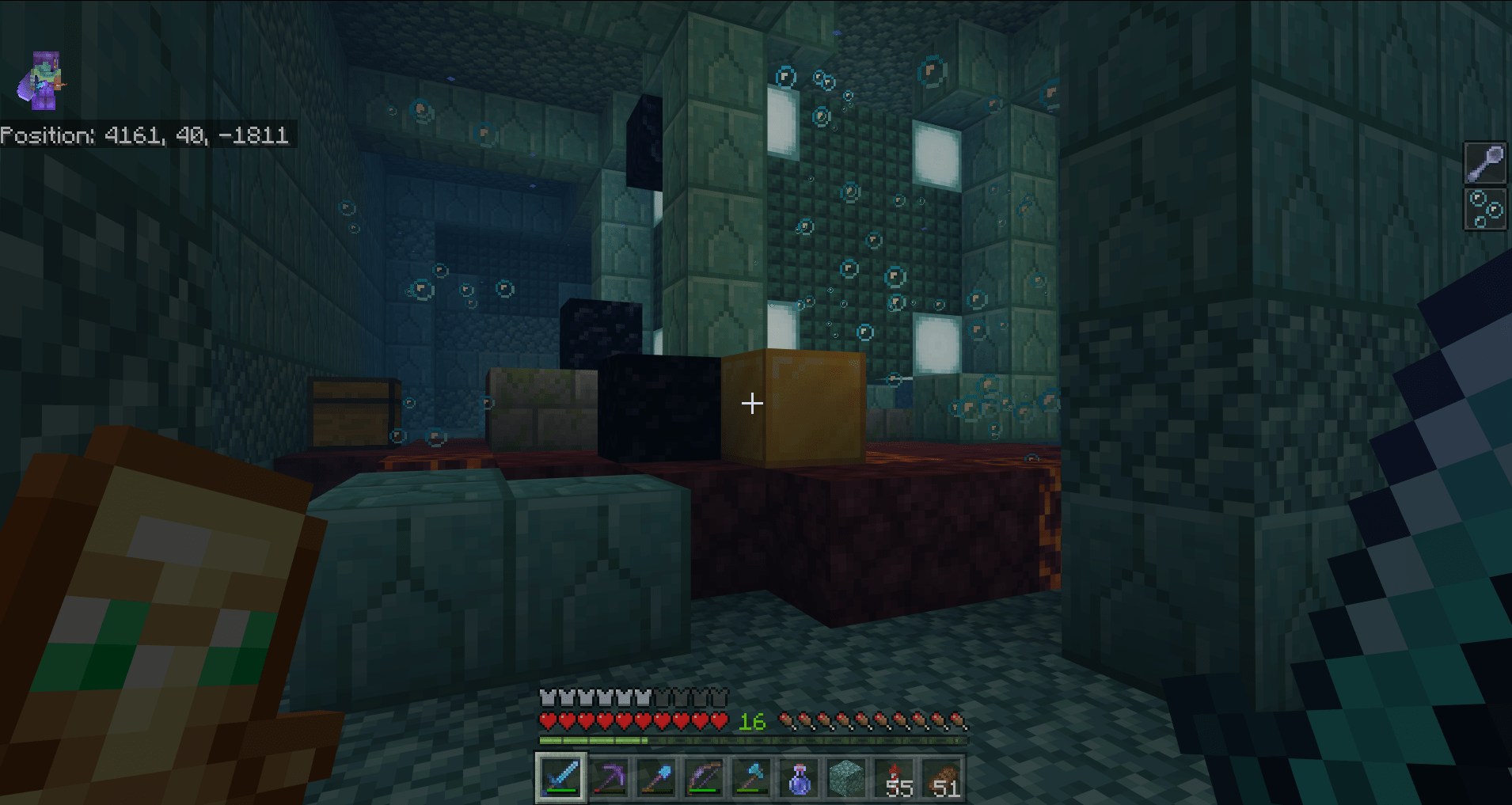Select the diamond sword hotbar slot
Screen dimensions: 1512x805
click(x=562, y=777)
